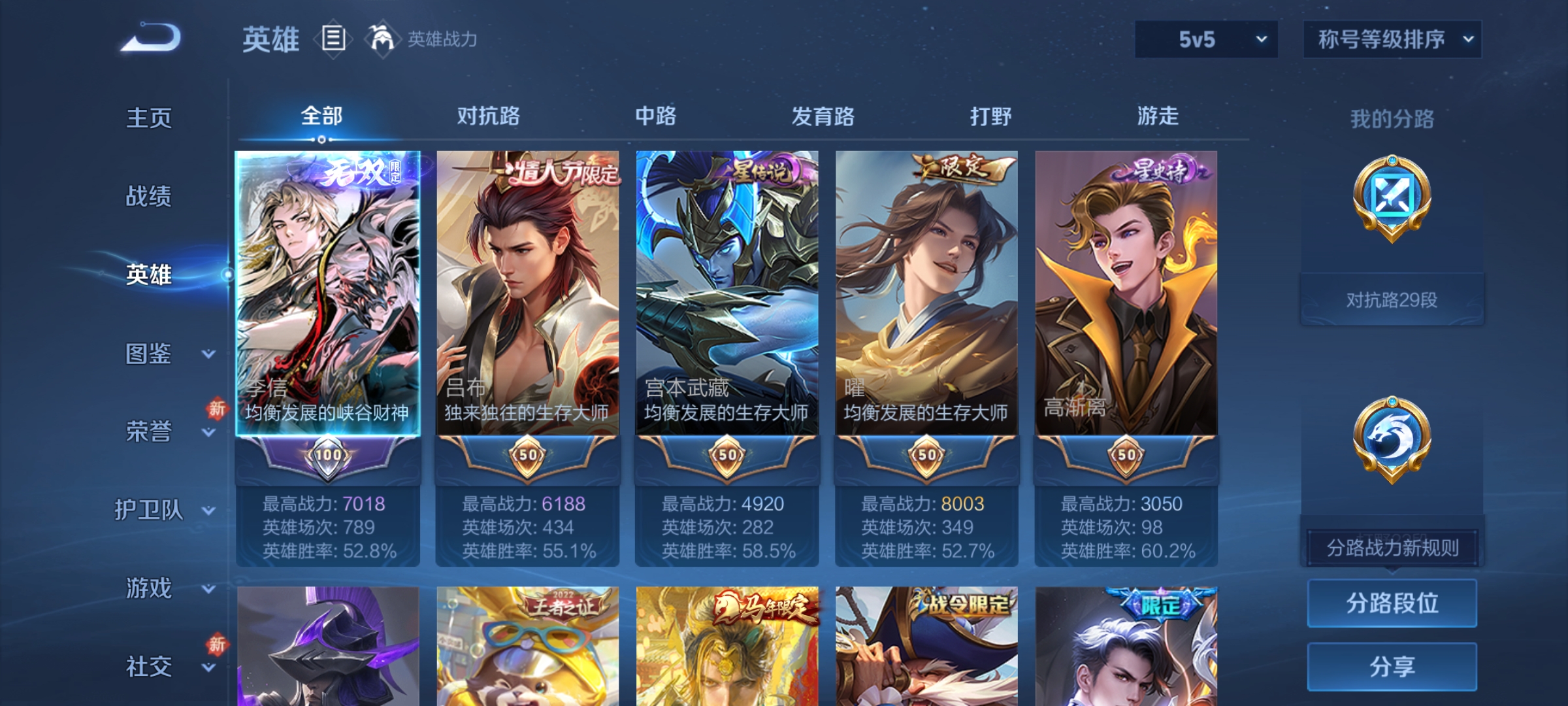Open the 称号等级排序 sorting dropdown
Screen dimensions: 1568x706
click(x=1392, y=39)
